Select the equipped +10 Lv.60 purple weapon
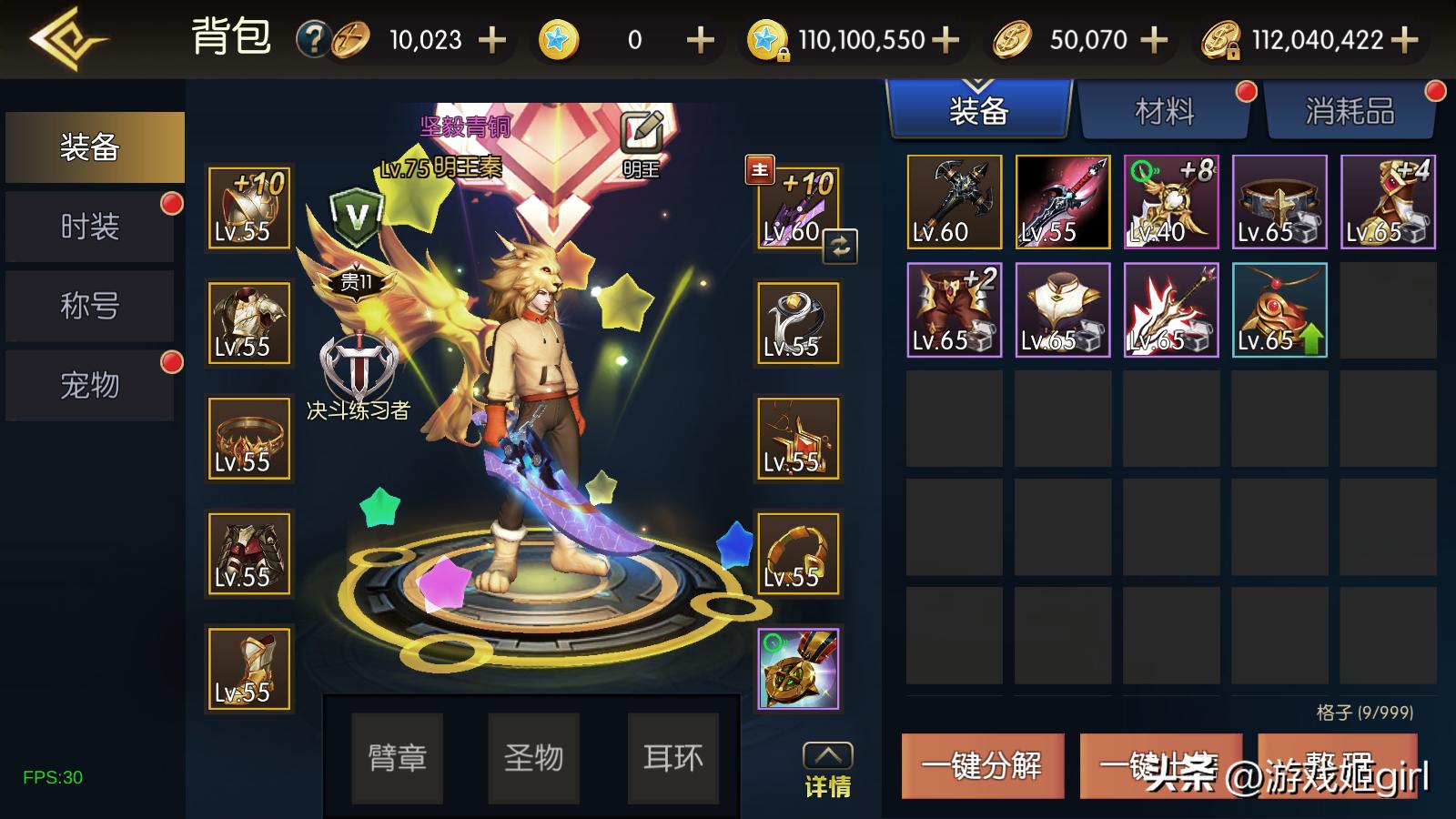Viewport: 1456px width, 819px height. (x=796, y=207)
